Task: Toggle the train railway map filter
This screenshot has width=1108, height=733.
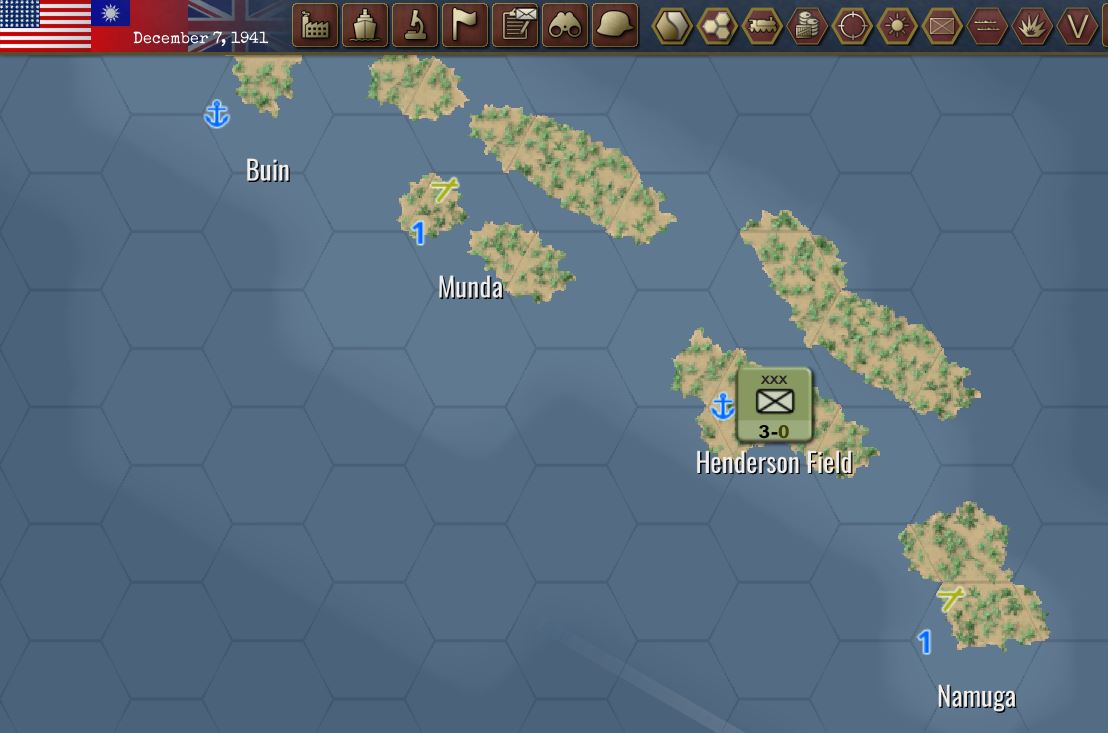Action: click(x=762, y=26)
